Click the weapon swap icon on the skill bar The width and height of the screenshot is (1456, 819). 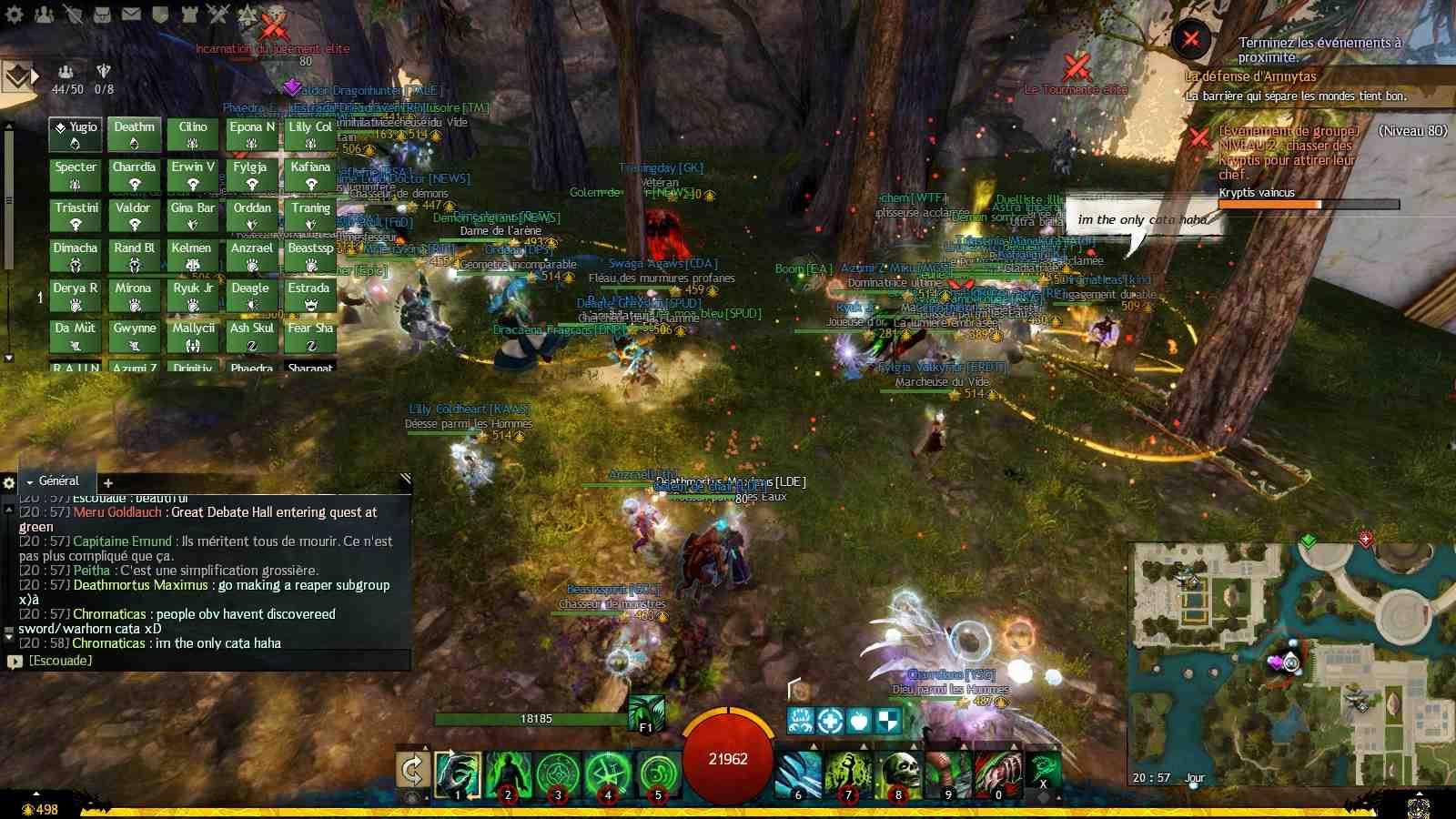[x=414, y=771]
